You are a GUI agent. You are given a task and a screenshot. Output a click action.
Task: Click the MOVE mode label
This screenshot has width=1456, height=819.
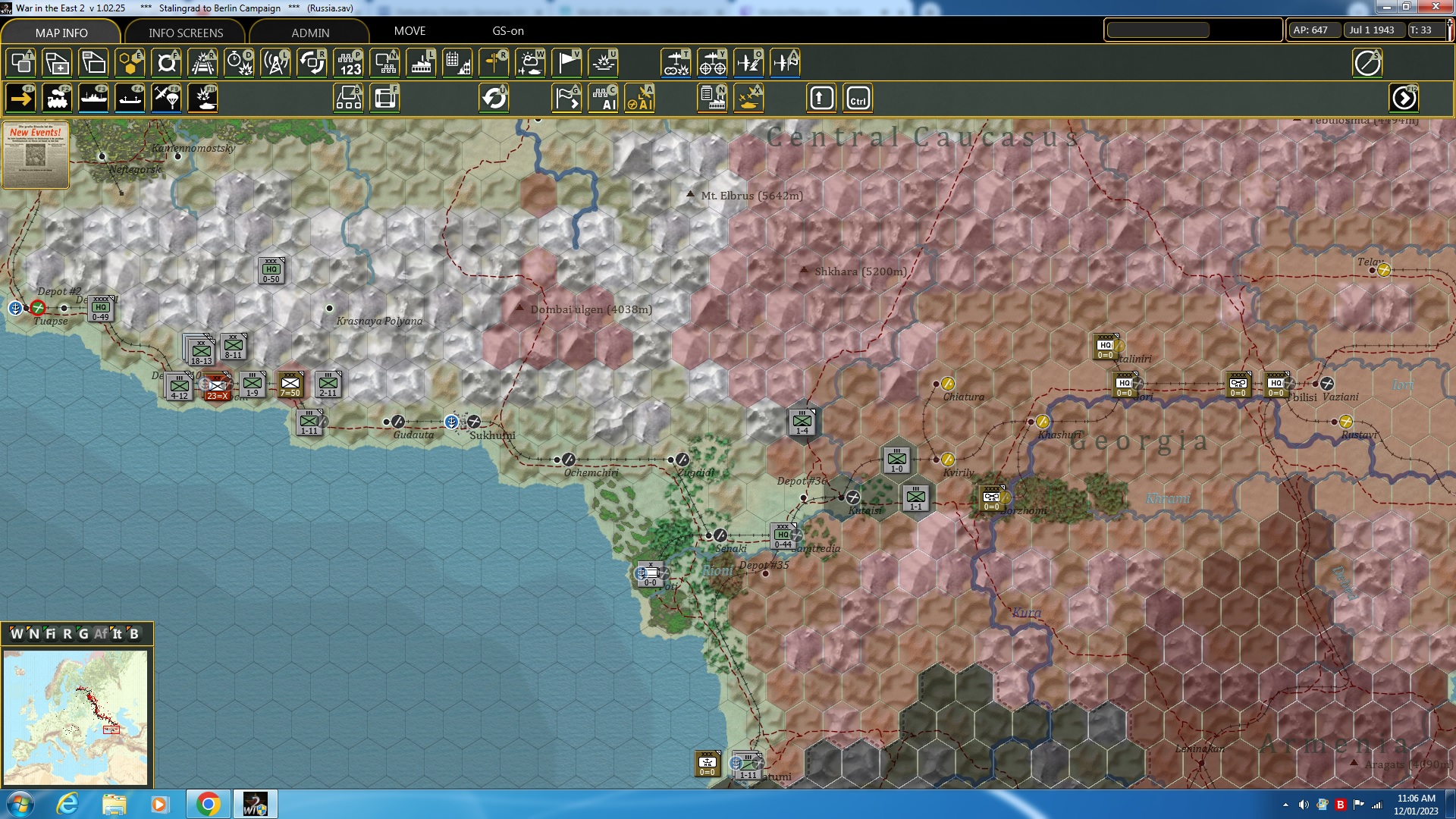pyautogui.click(x=410, y=31)
